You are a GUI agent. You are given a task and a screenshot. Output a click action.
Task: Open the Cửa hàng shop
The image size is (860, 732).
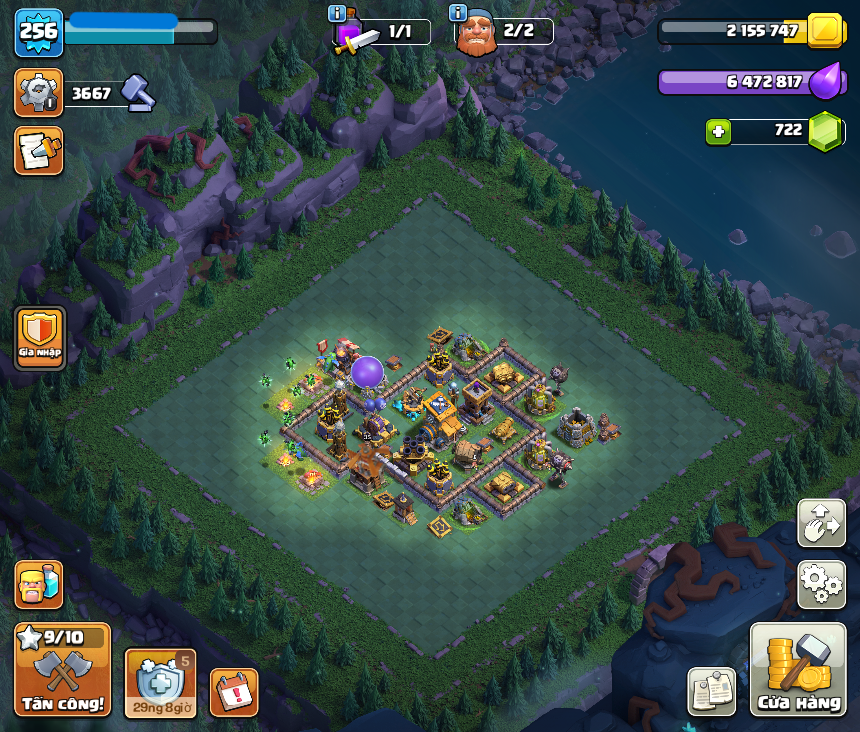[x=798, y=670]
